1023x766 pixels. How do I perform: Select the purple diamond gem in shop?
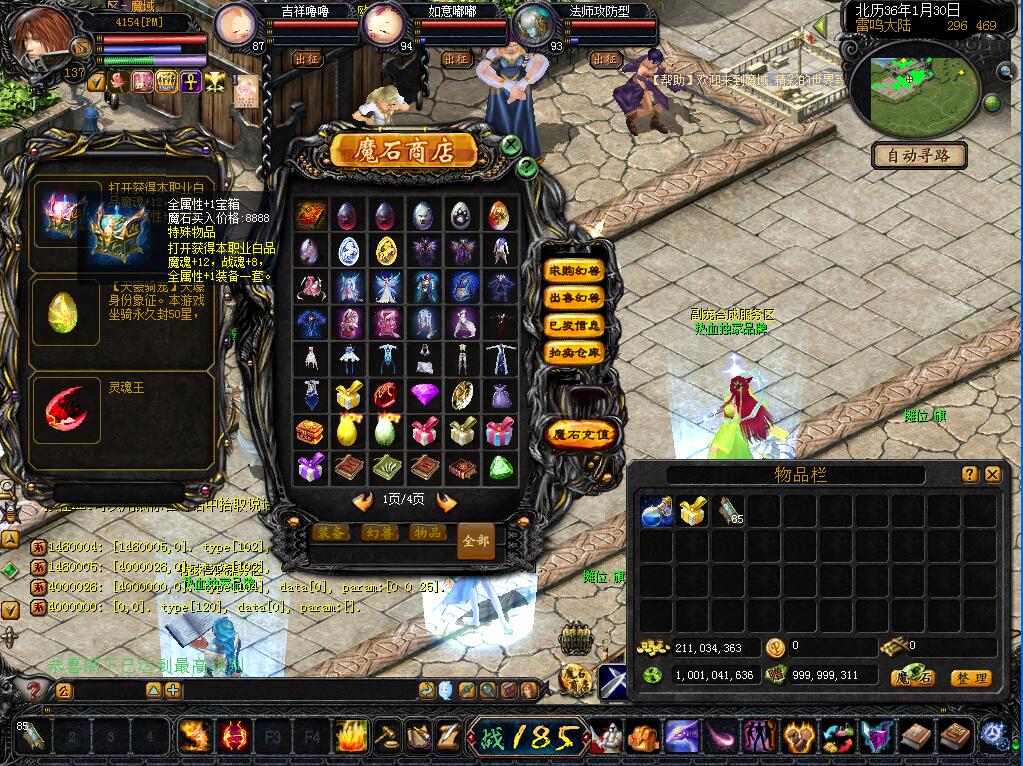coord(424,395)
